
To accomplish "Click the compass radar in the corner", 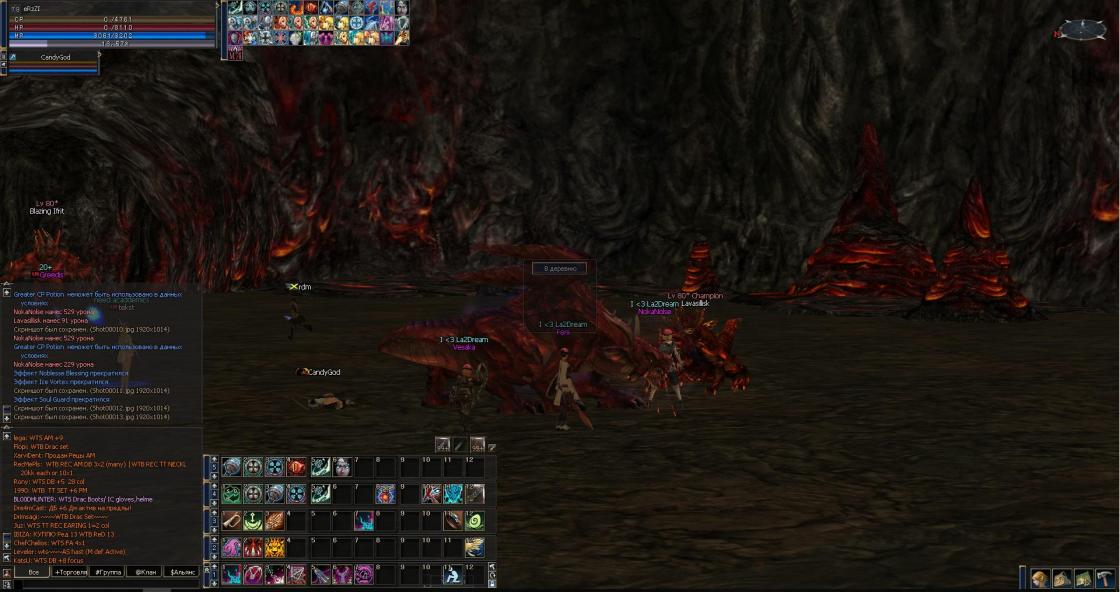I will tap(1082, 31).
